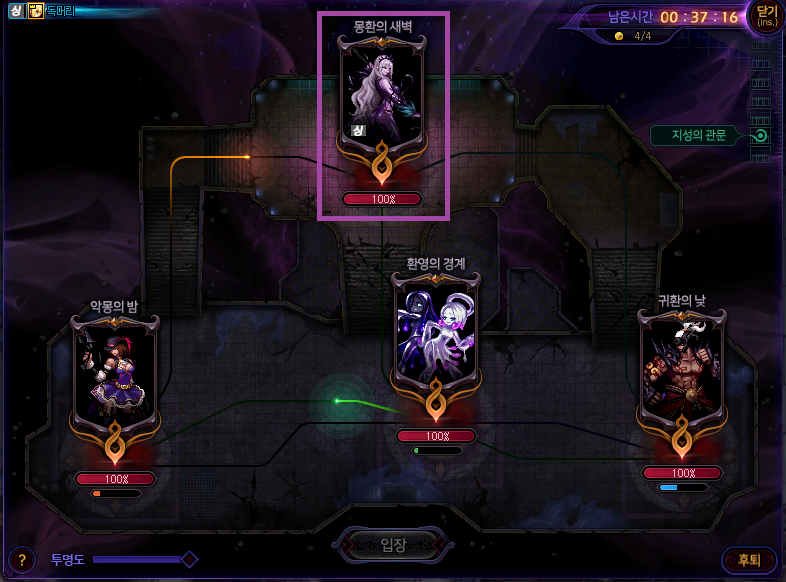This screenshot has width=786, height=582.
Task: Click the 후퇴 retreat button
Action: click(749, 560)
